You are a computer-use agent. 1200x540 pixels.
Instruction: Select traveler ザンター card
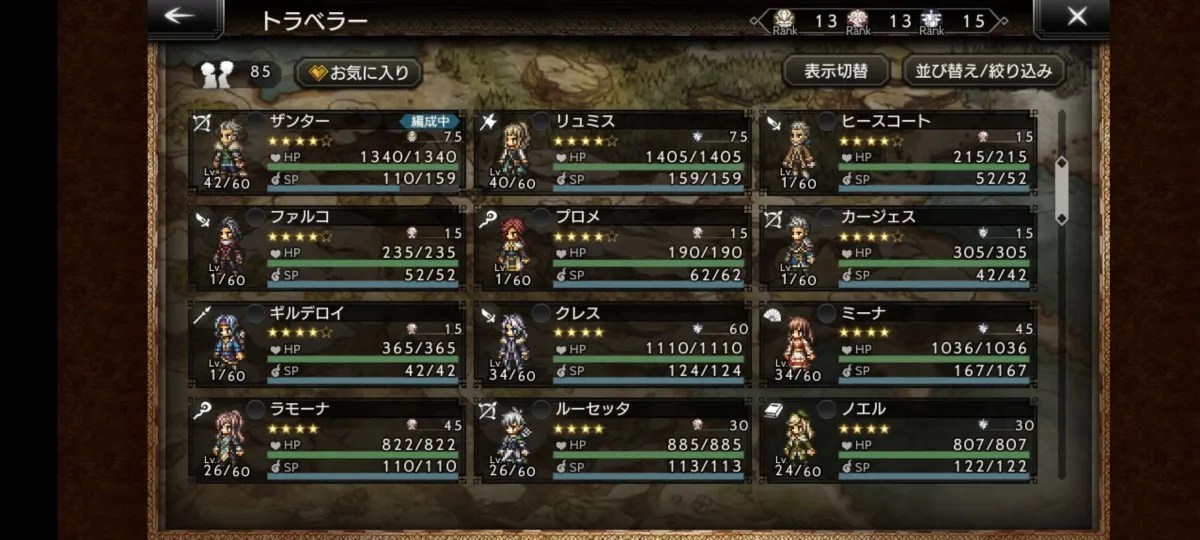coord(328,152)
